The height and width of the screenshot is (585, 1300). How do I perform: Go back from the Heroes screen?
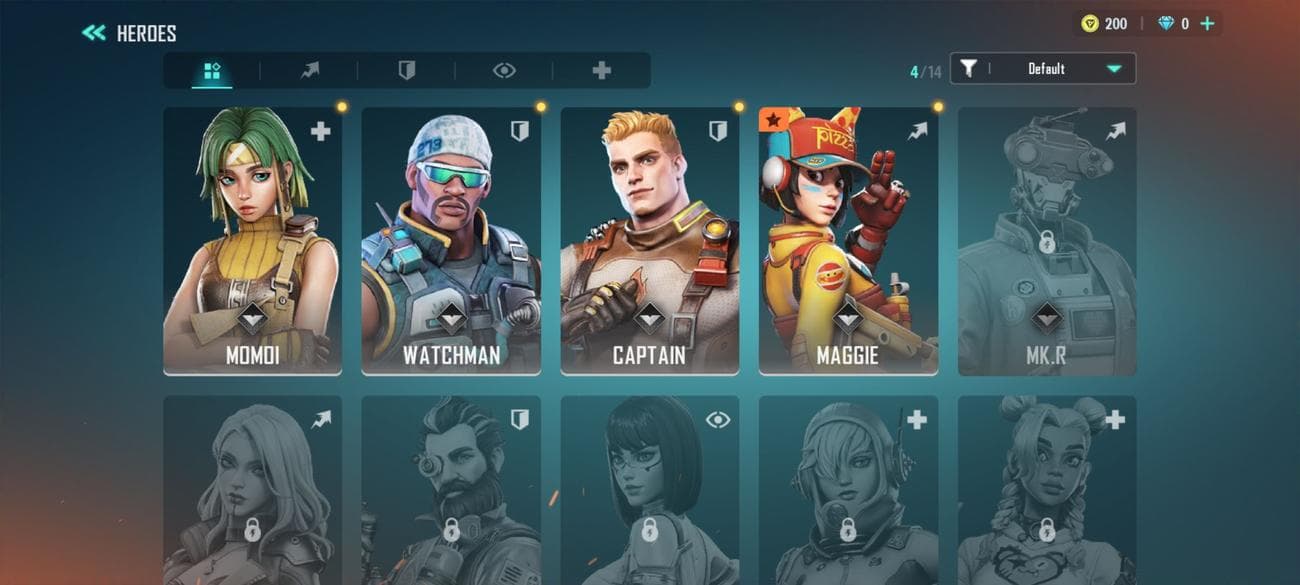(x=94, y=33)
